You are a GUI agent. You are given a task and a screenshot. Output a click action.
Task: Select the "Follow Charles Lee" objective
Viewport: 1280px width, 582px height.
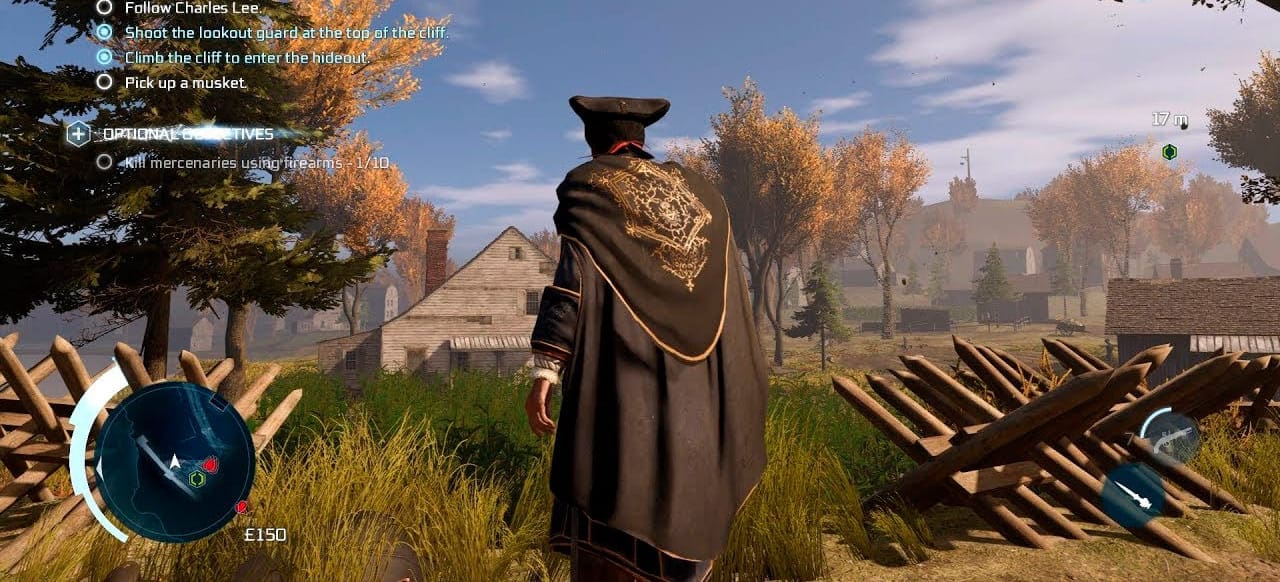192,8
